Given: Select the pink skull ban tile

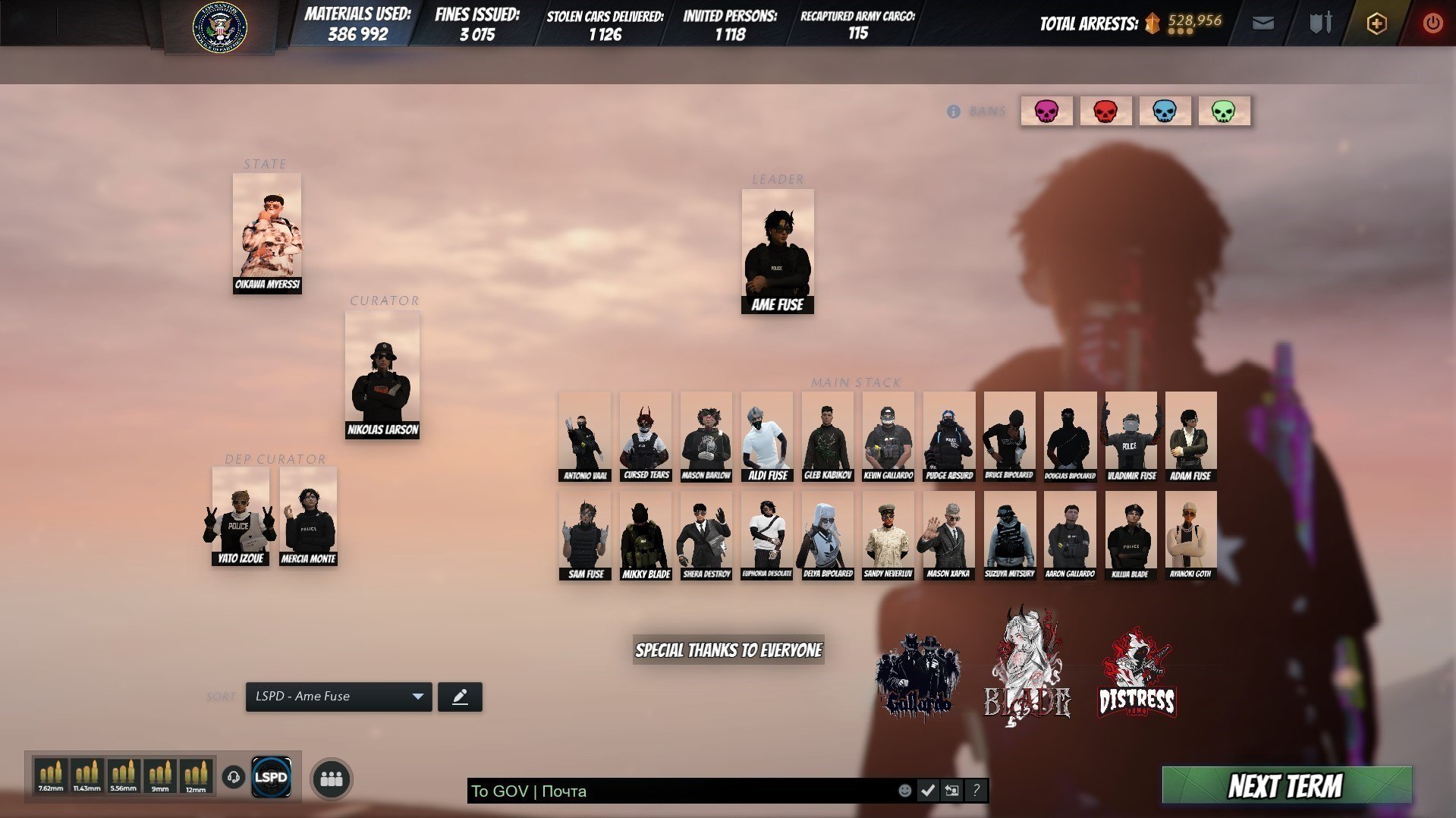Looking at the screenshot, I should [x=1046, y=112].
